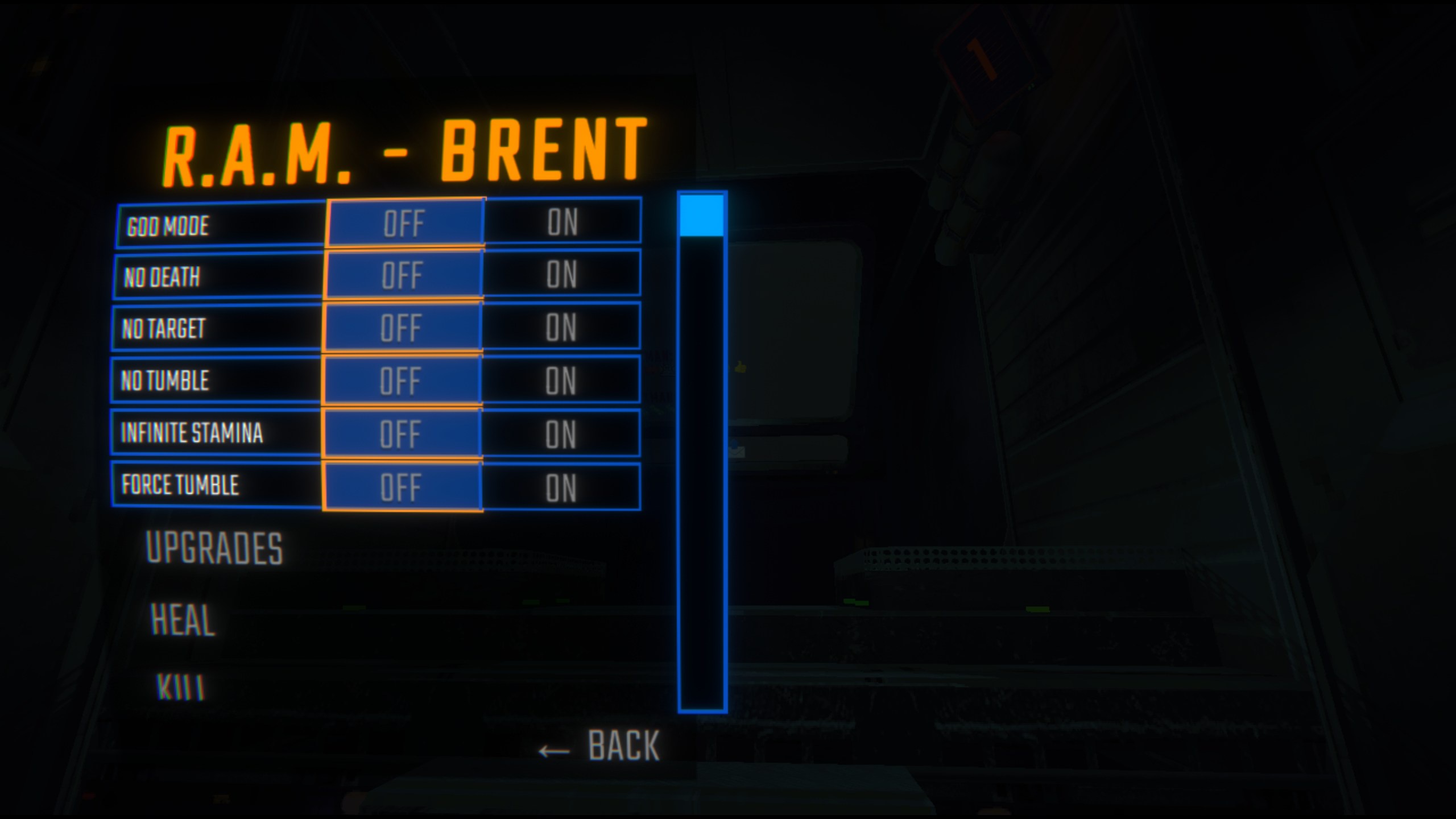Image resolution: width=1456 pixels, height=819 pixels.
Task: Turn No Death on
Action: click(x=564, y=276)
